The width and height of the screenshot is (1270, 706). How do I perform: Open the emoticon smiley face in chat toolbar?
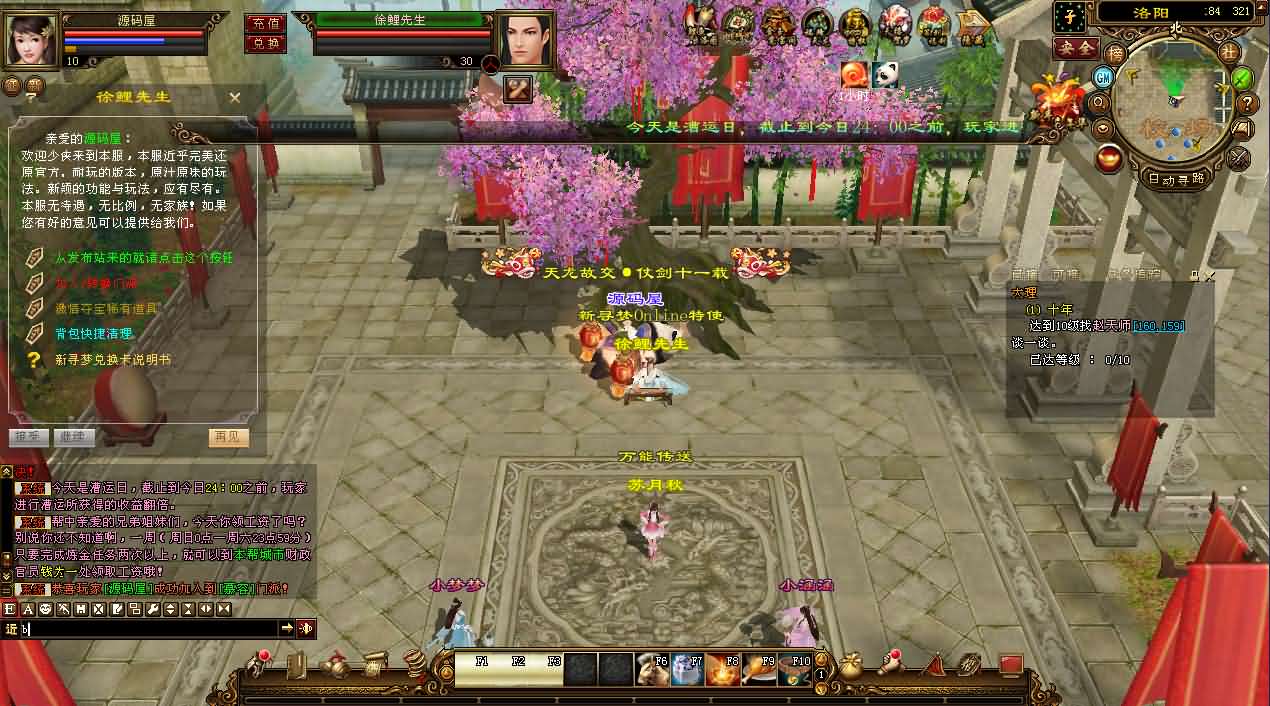(45, 608)
